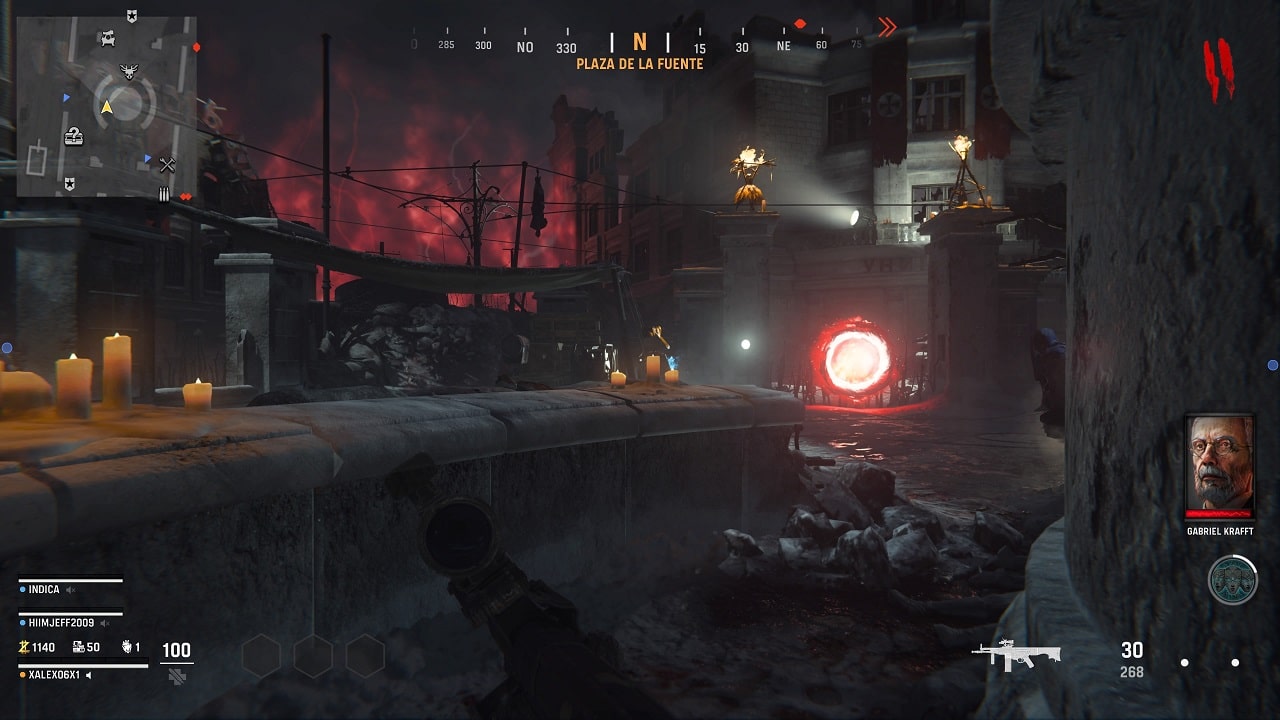Toggle HIIMJEFF2009's muted speaker icon
This screenshot has width=1280, height=720.
pos(106,623)
